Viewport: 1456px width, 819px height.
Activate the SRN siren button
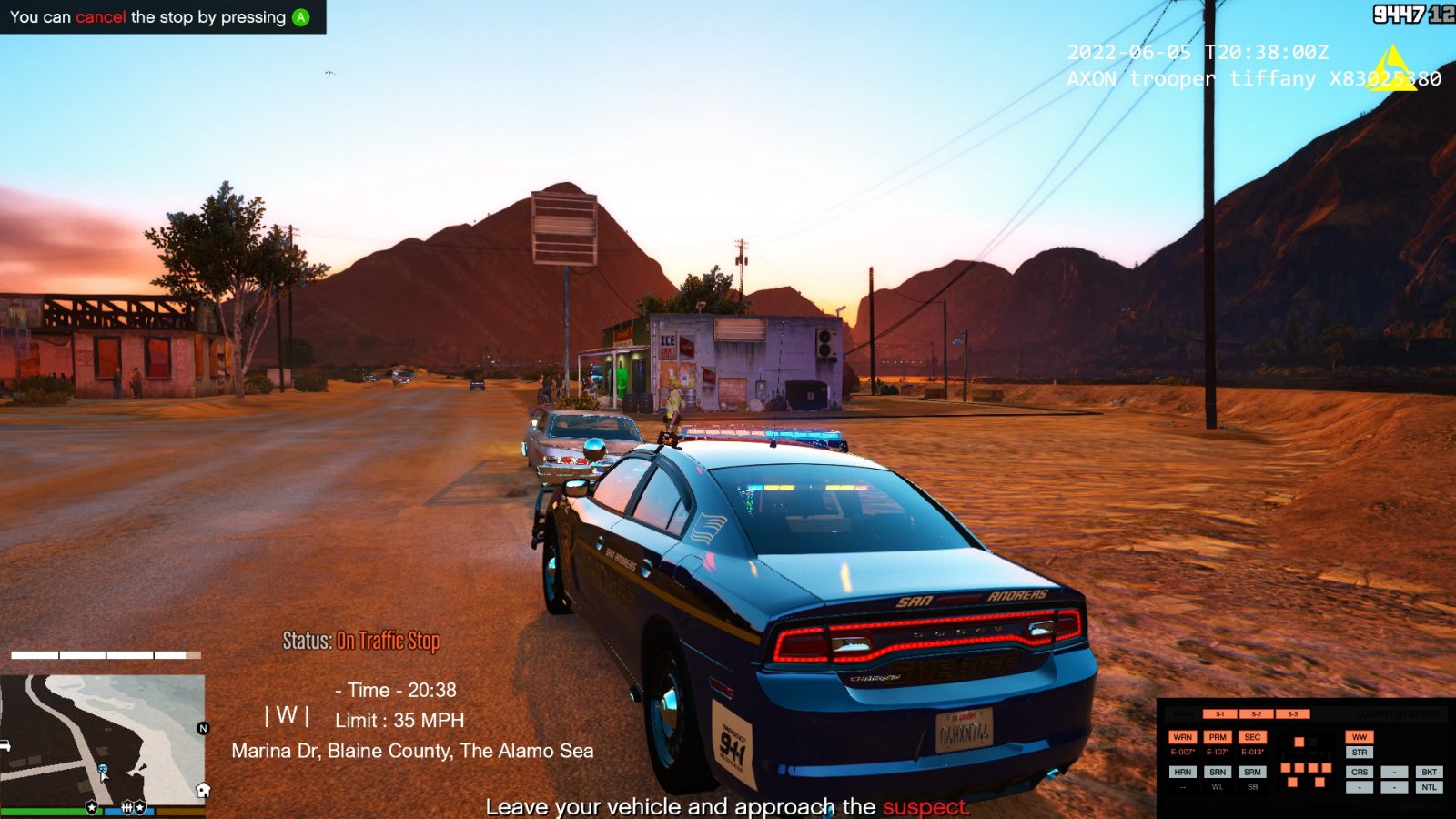pos(1218,772)
